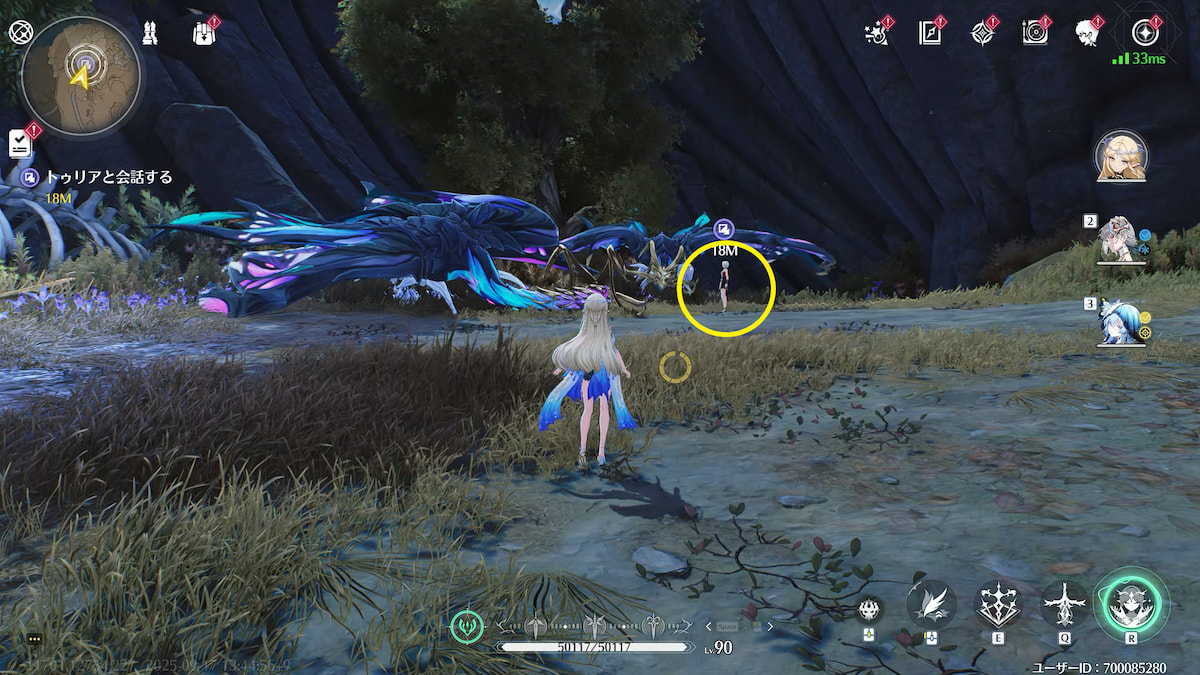Select the blonde active character portrait
1200x675 pixels.
coord(1122,157)
